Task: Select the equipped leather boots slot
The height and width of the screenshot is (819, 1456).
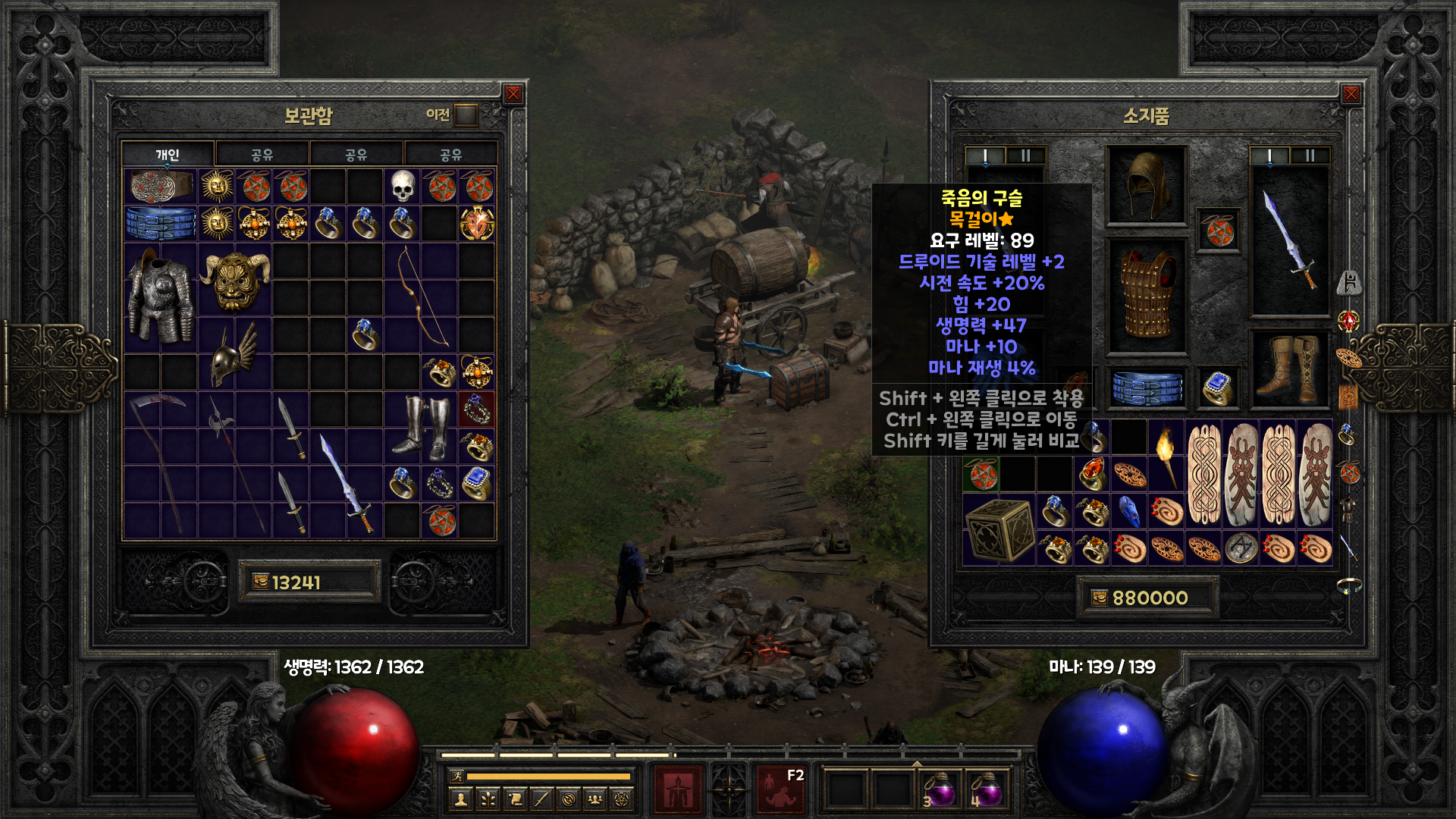Action: click(1289, 370)
